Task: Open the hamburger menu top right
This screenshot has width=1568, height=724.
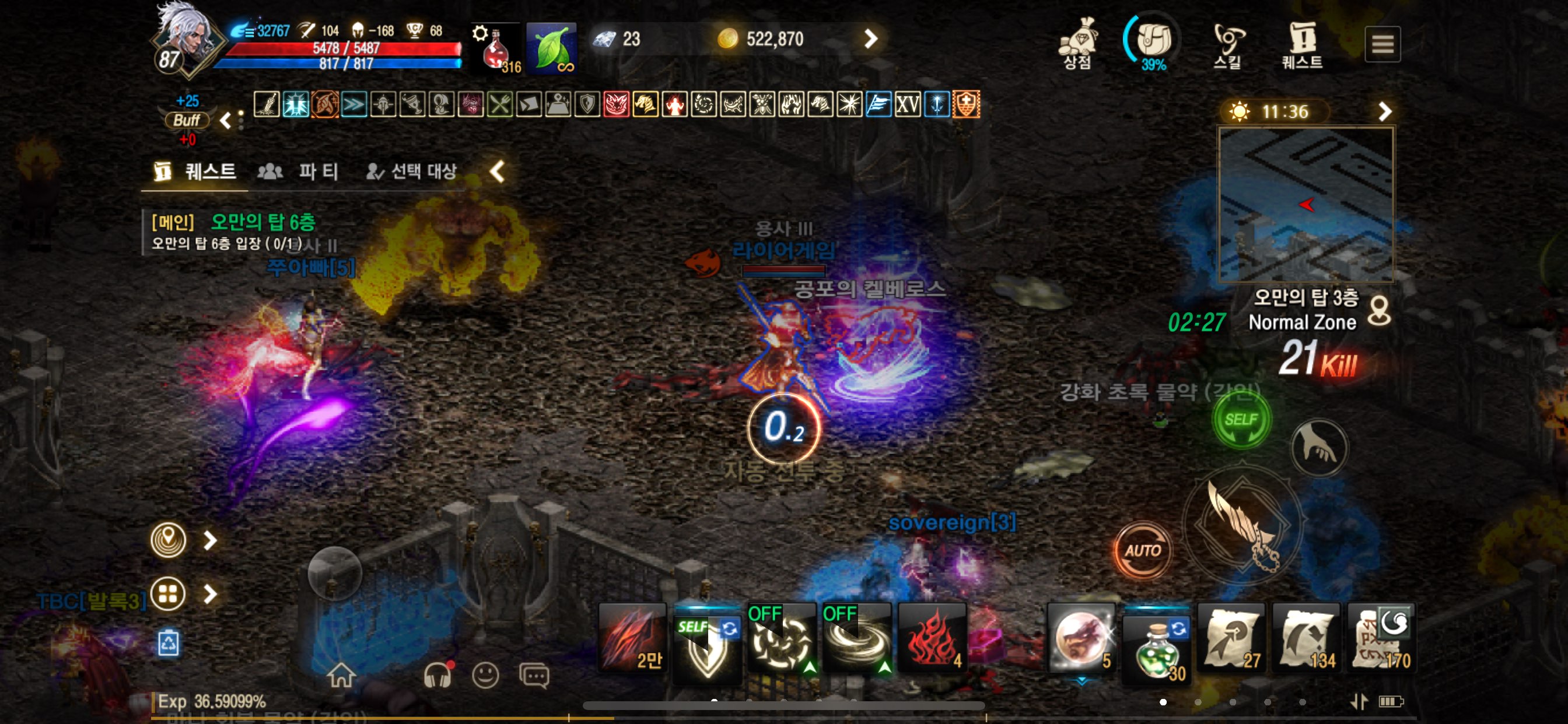Action: point(1383,44)
